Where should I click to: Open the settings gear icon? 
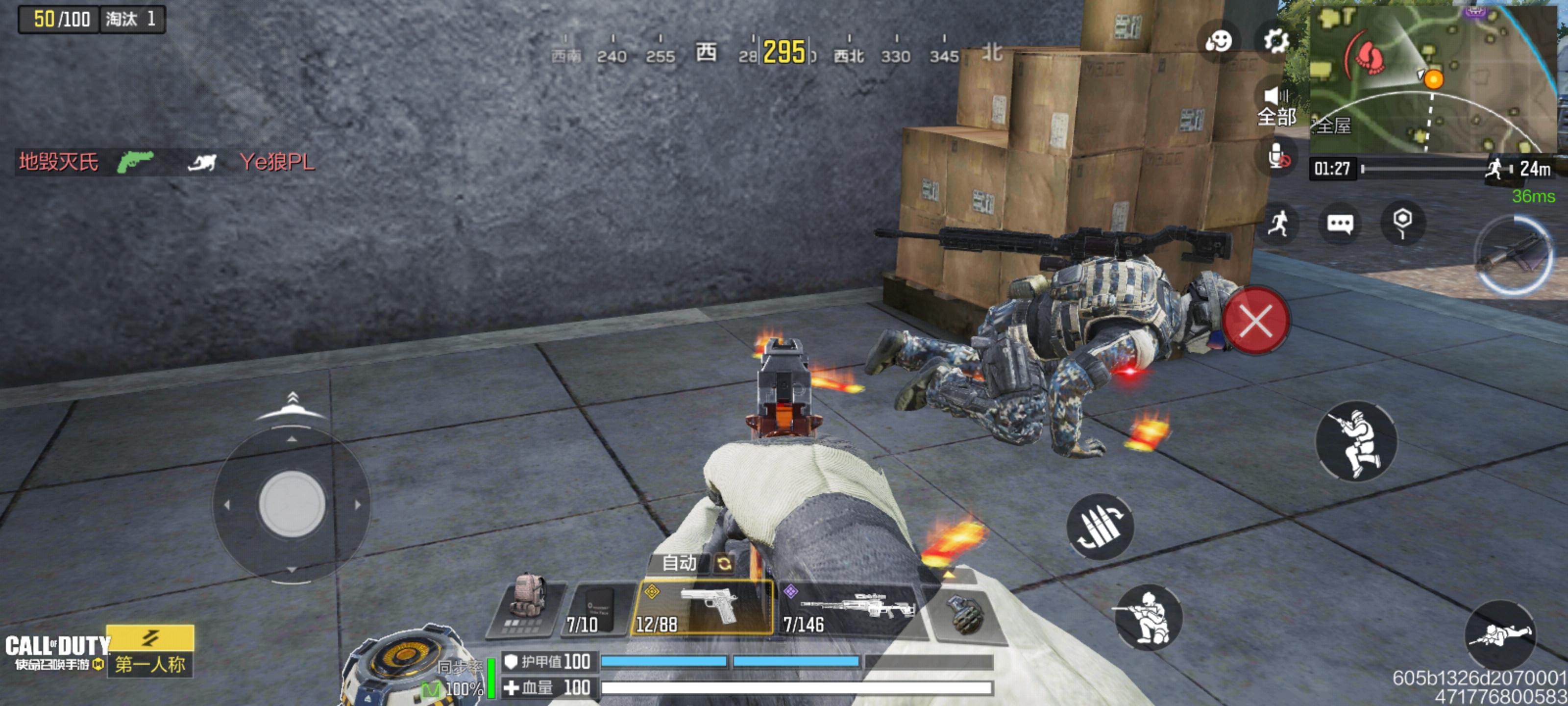click(1276, 41)
